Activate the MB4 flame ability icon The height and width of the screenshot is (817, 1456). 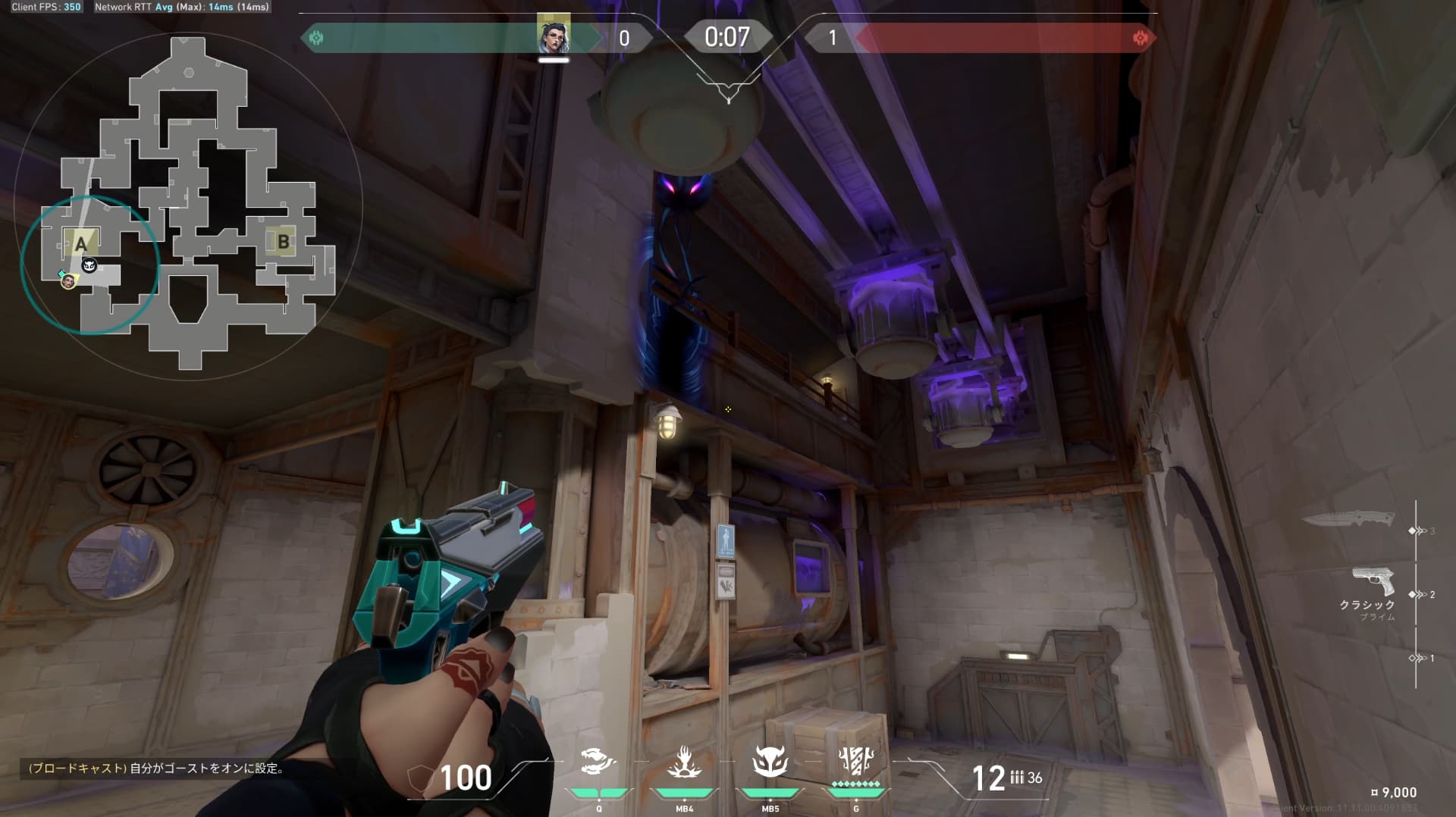click(684, 762)
